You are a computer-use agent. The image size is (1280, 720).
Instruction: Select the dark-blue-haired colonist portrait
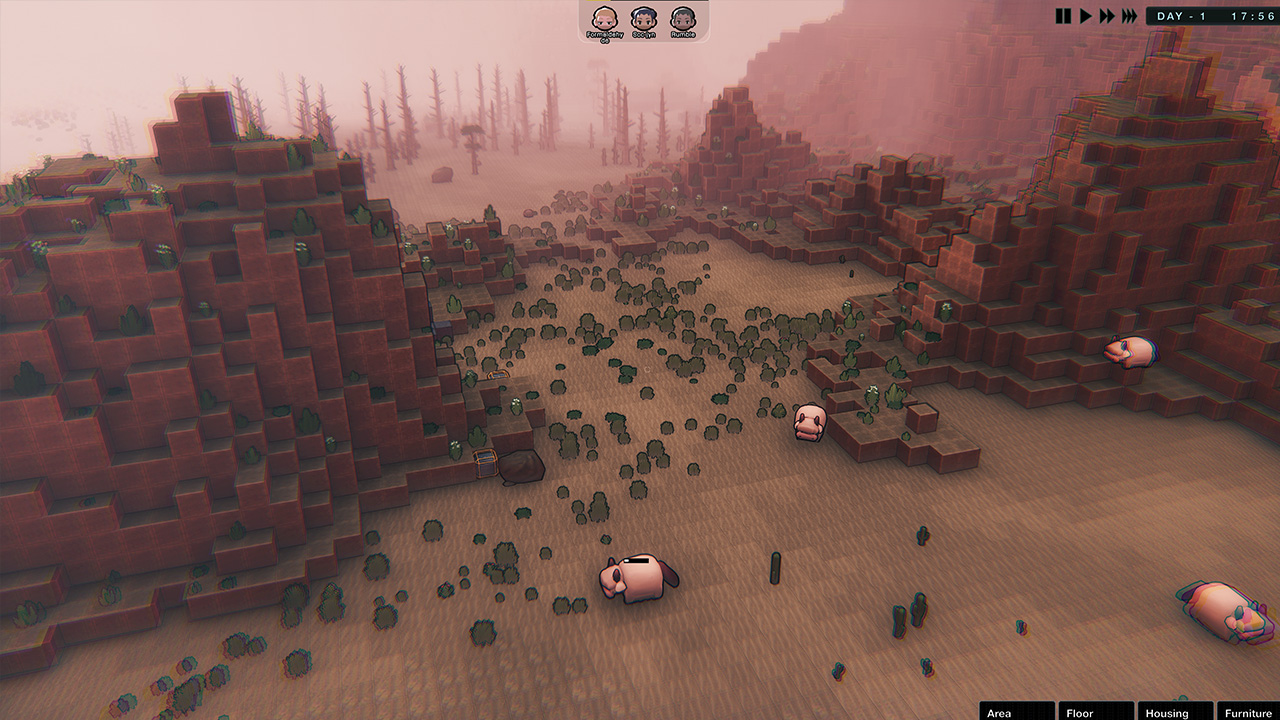click(x=644, y=19)
